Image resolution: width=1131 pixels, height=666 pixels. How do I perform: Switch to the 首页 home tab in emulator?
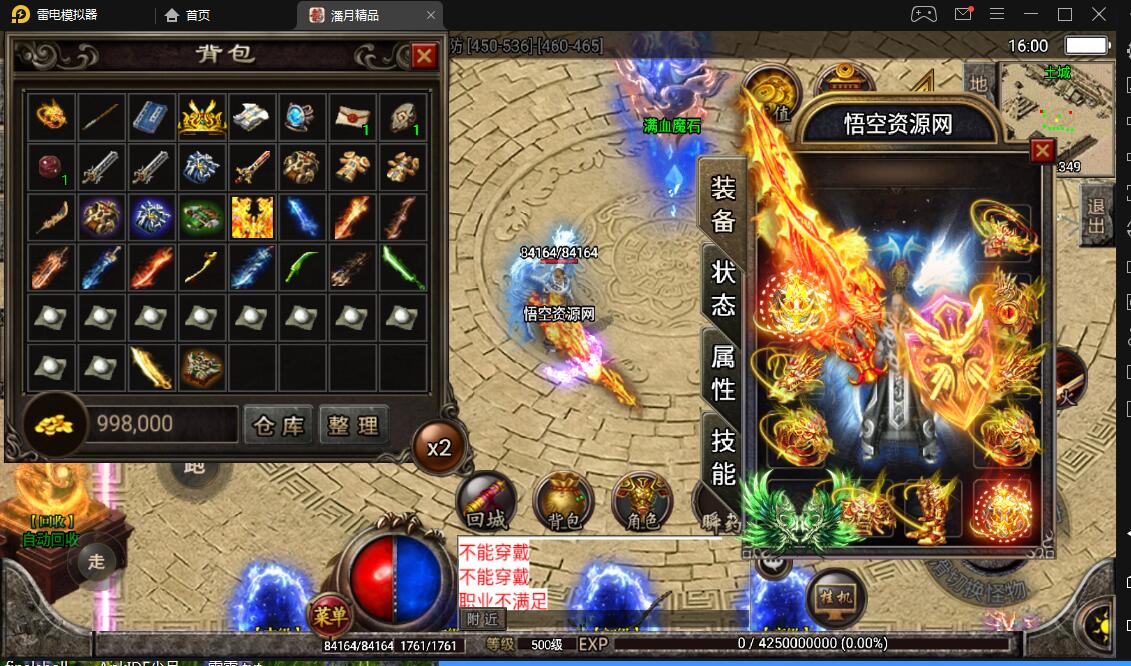coord(188,15)
